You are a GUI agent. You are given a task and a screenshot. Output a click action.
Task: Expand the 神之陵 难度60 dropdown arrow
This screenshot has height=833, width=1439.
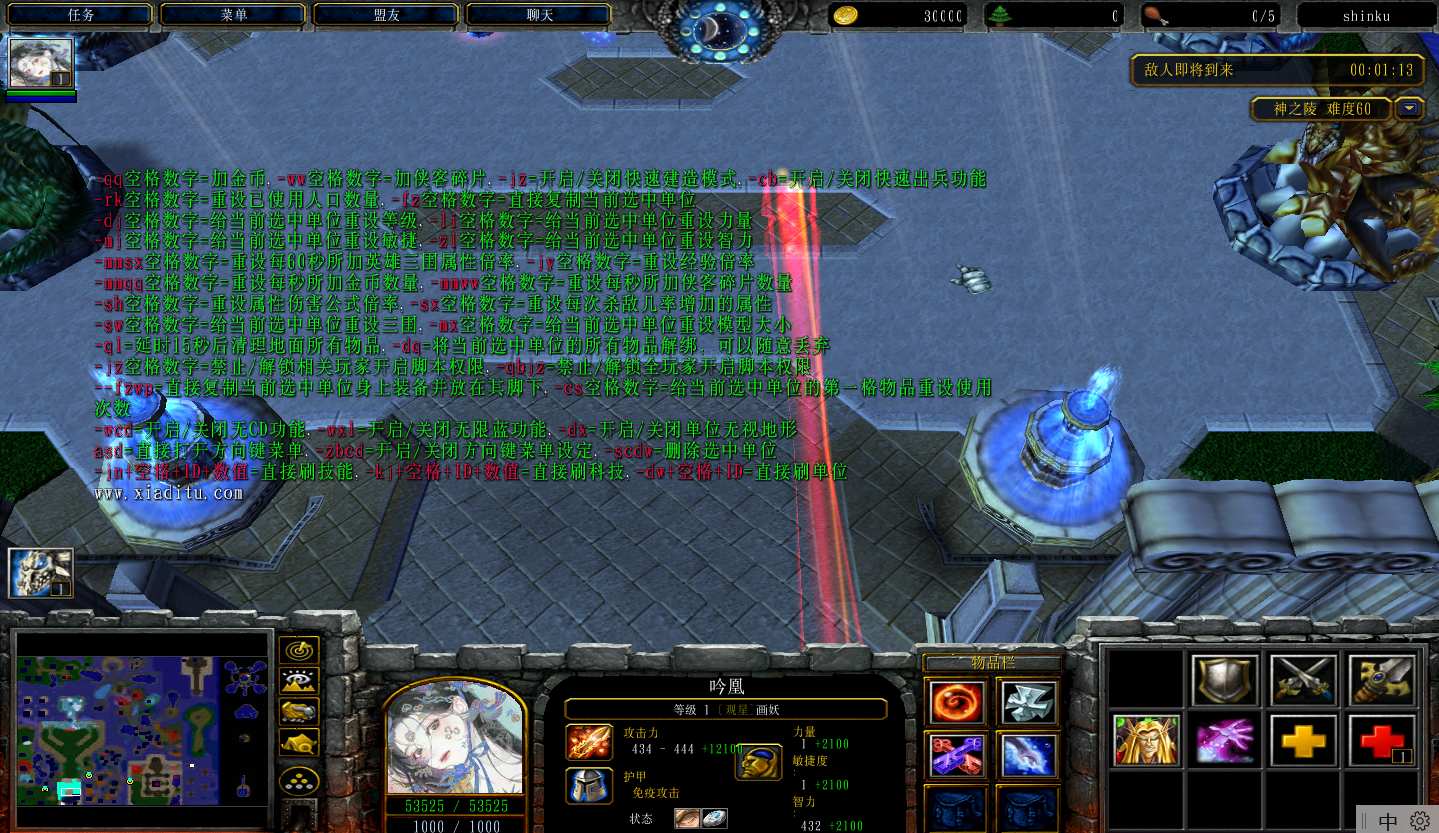pos(1410,108)
